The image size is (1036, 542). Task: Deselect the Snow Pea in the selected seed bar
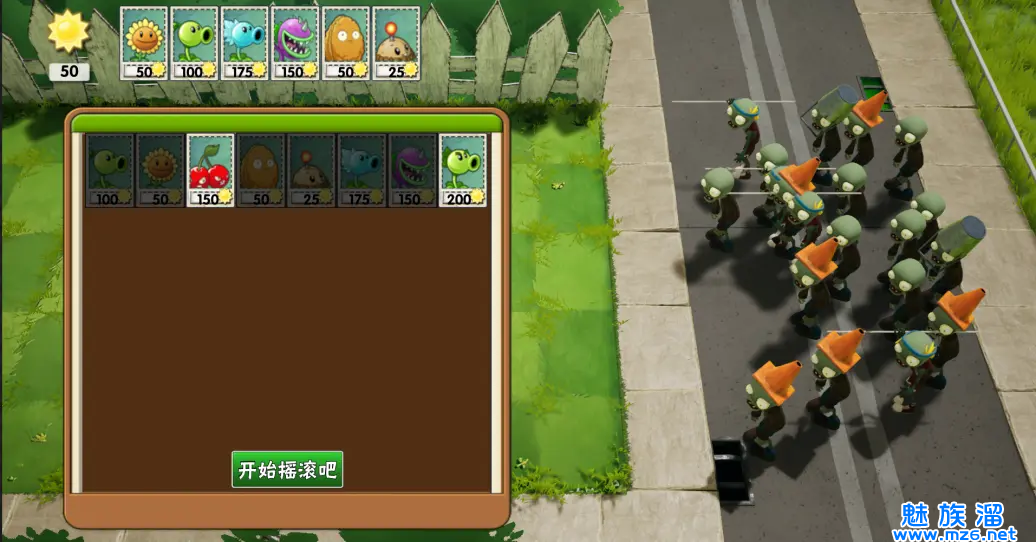245,43
